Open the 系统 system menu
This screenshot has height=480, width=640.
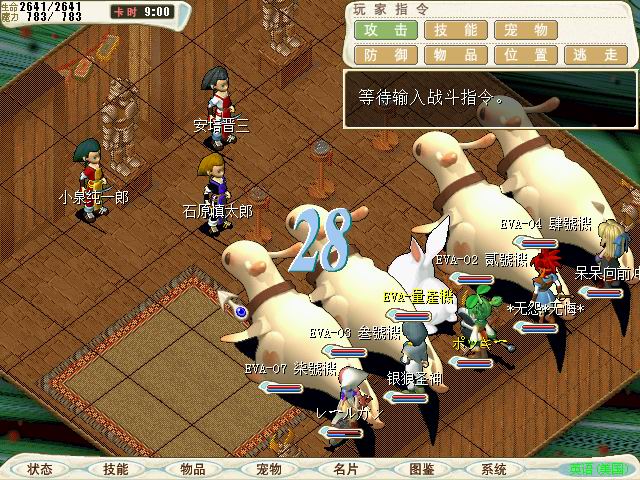tap(494, 469)
